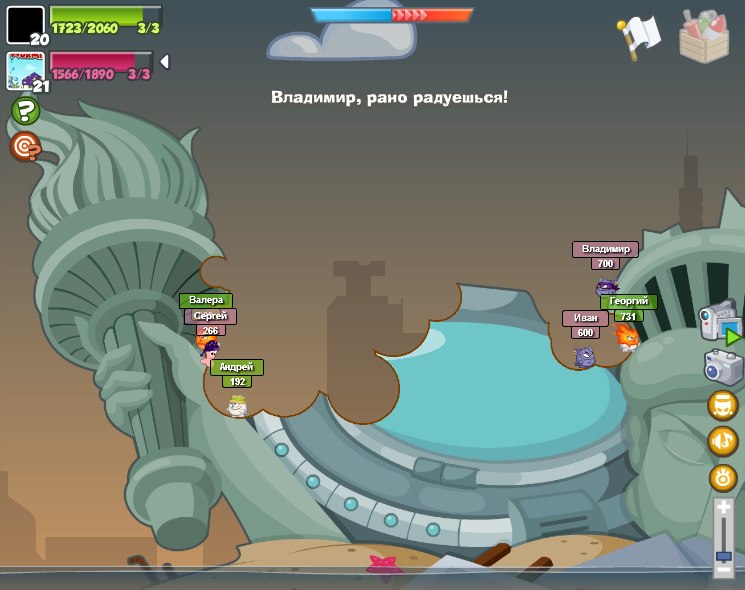Click the blue zoom slider handle

click(723, 555)
